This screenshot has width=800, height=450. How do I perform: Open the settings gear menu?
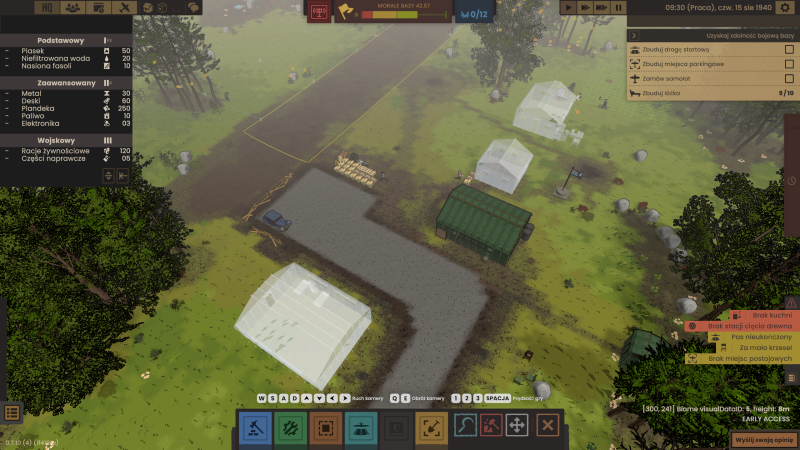pyautogui.click(x=784, y=7)
